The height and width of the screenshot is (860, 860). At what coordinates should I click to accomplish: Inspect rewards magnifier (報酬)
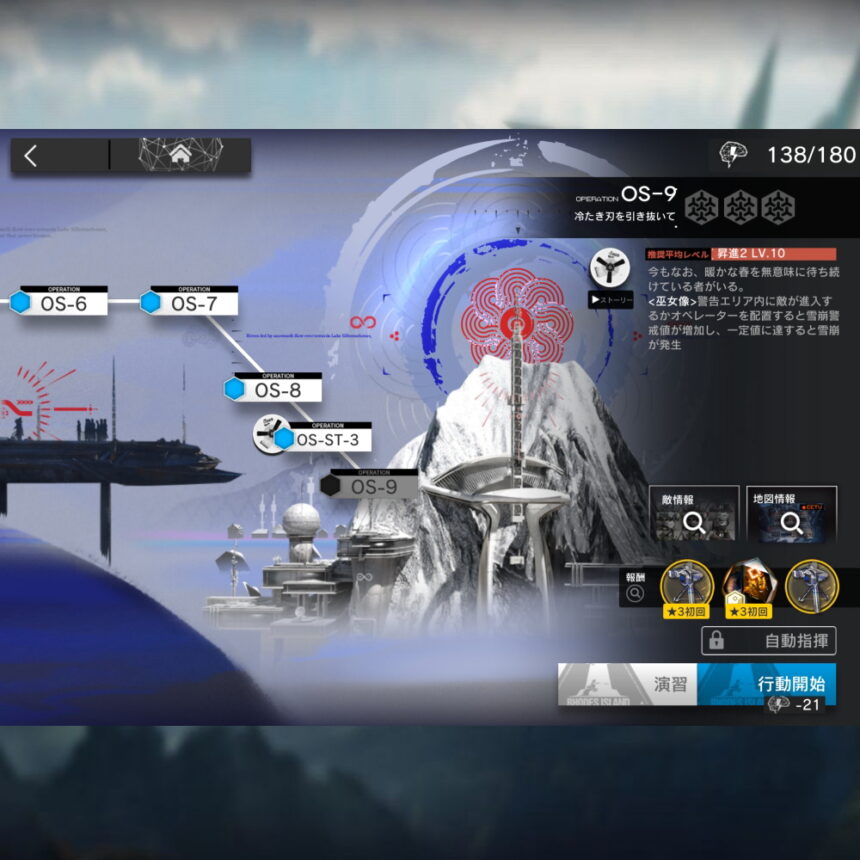point(634,594)
